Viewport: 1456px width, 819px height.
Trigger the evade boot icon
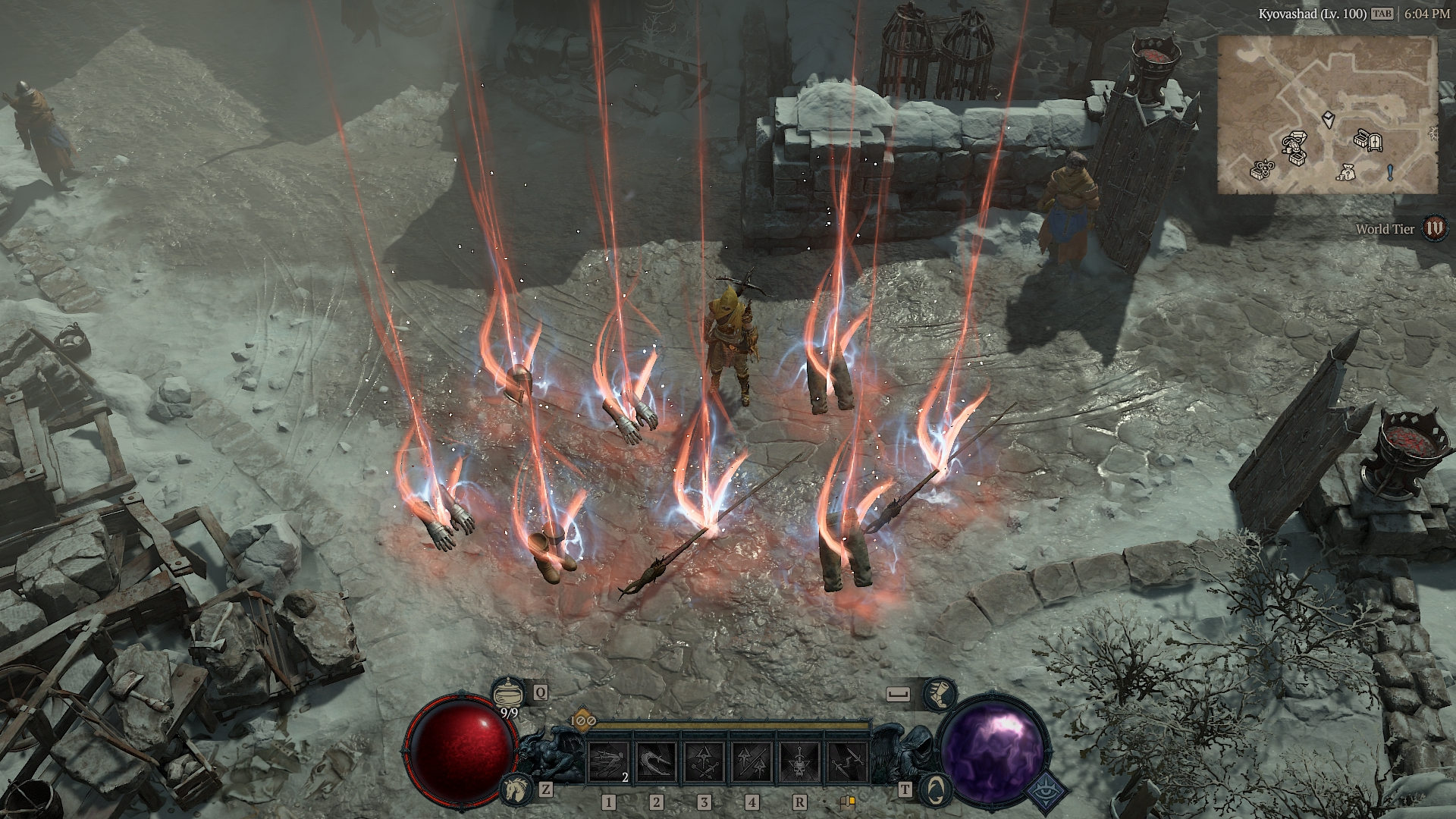pyautogui.click(x=940, y=694)
